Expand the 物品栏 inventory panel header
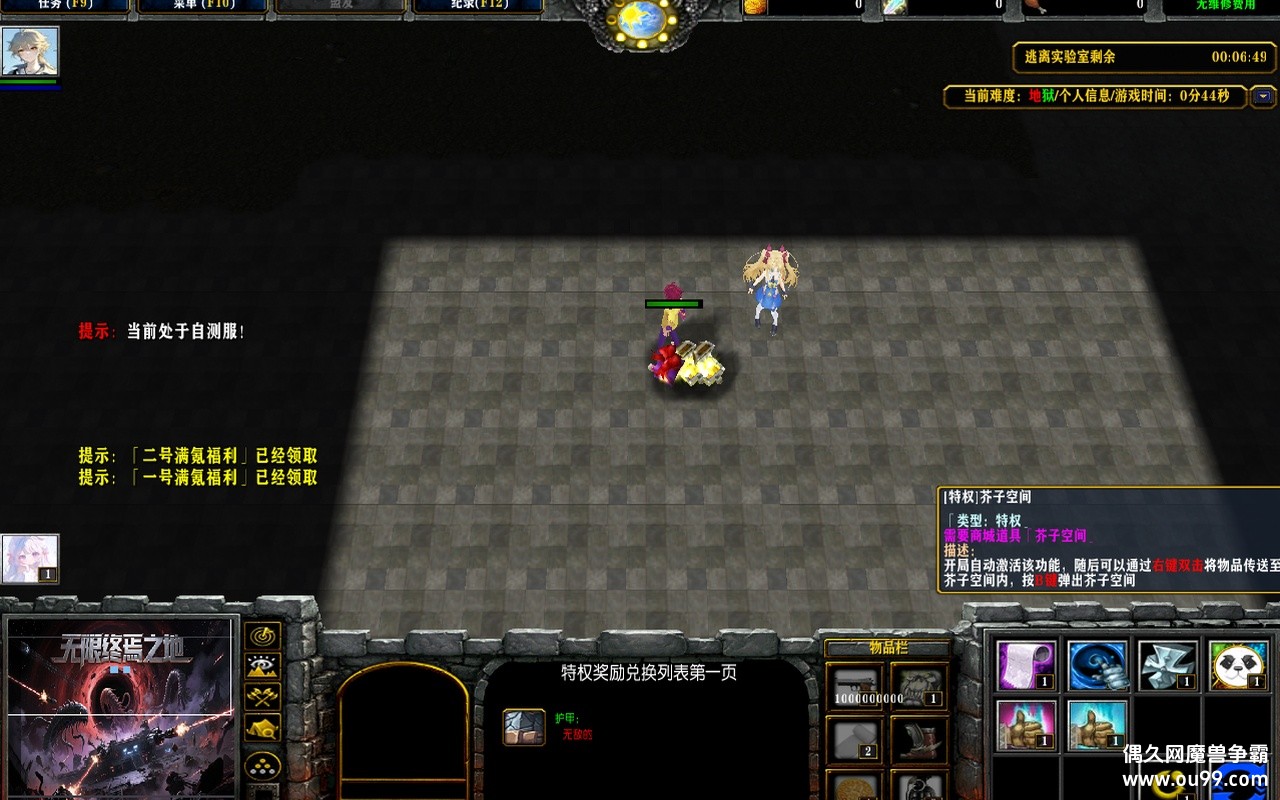Viewport: 1280px width, 800px height. [x=888, y=648]
